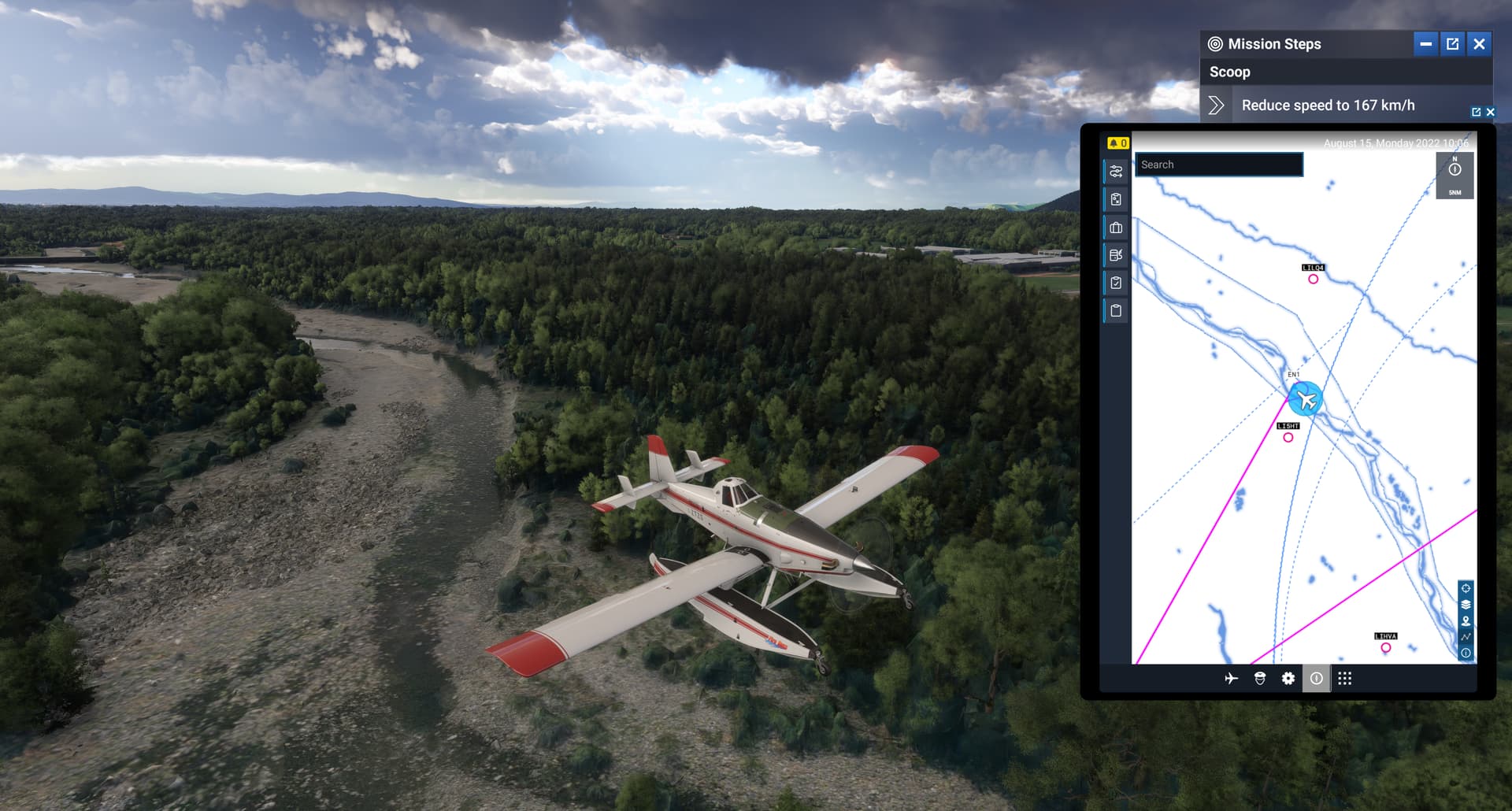Open the checklist icon in the left sidebar
Viewport: 1512px width, 811px height.
[x=1115, y=283]
